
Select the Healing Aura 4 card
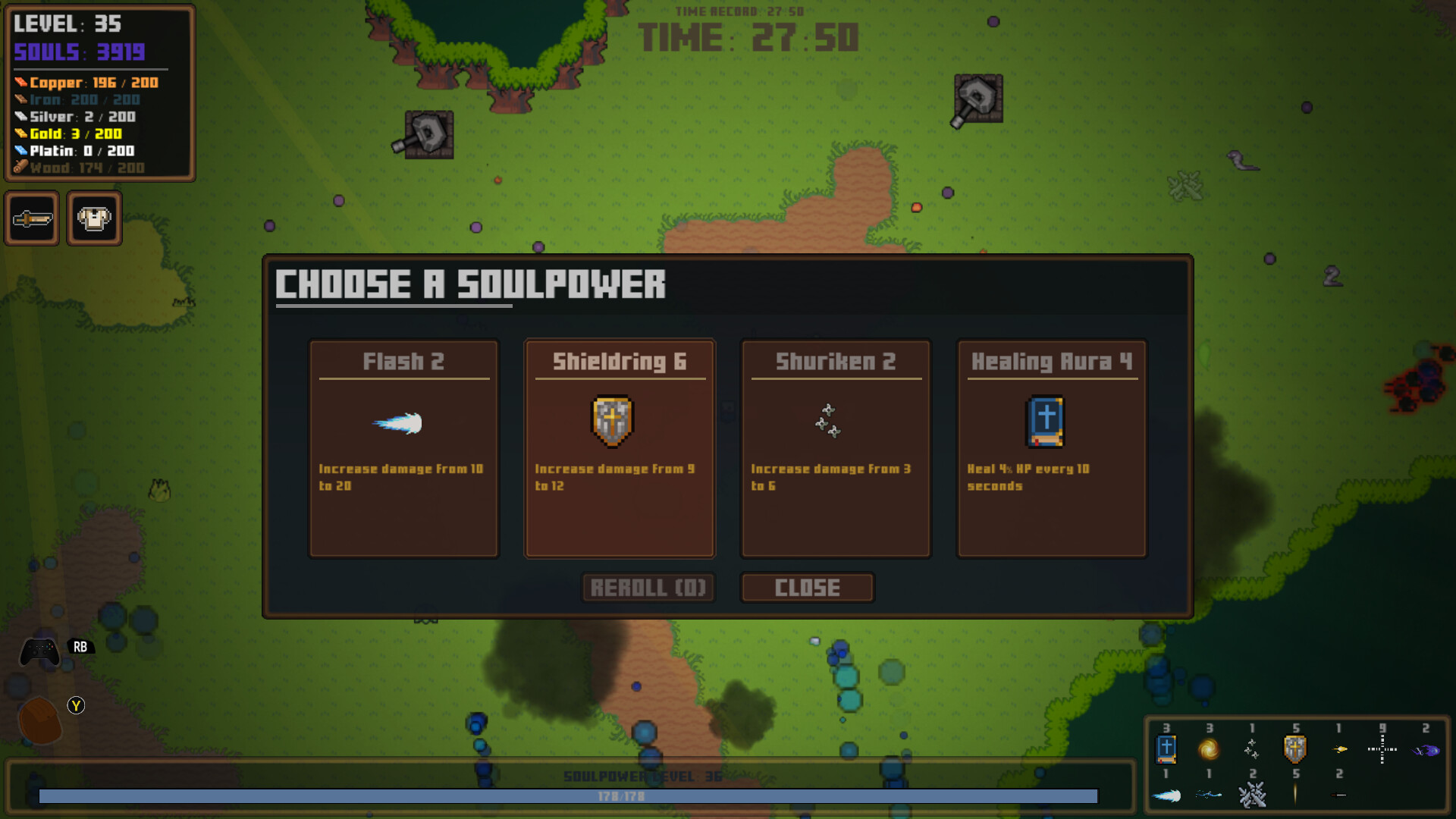tap(1052, 449)
